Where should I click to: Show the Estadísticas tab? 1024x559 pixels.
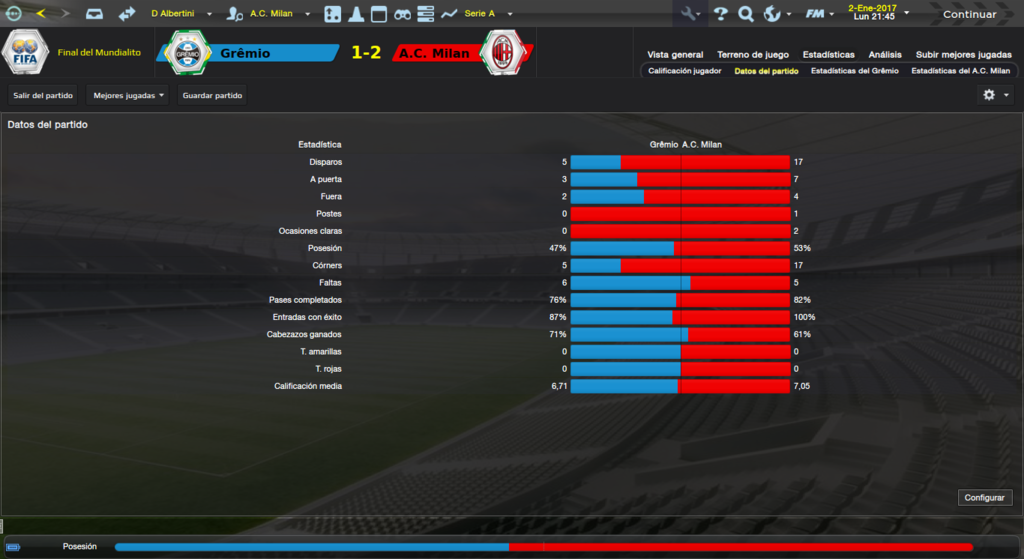coord(828,55)
